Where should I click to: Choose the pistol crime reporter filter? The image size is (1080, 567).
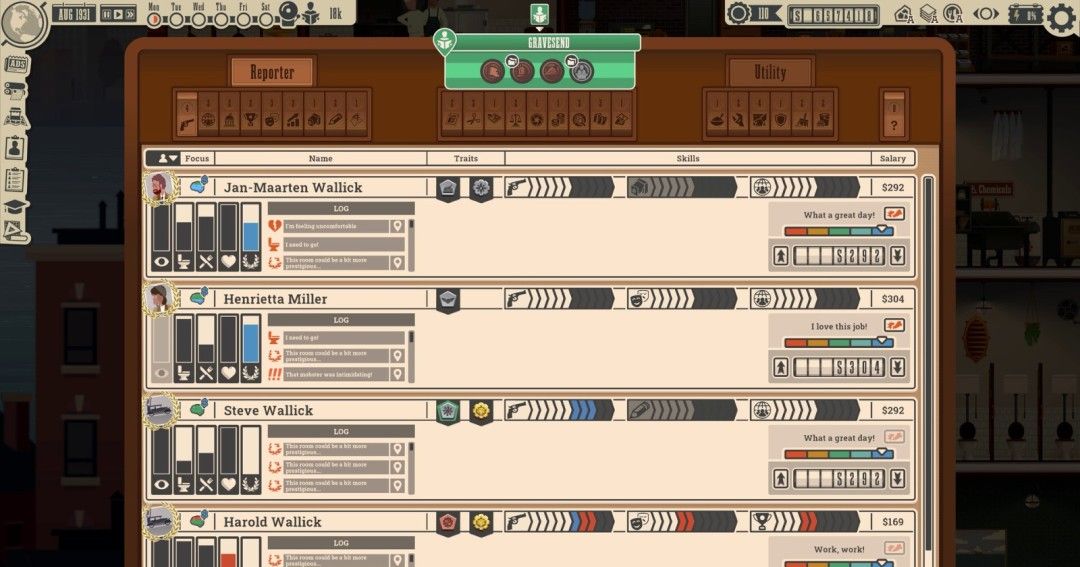pos(187,119)
